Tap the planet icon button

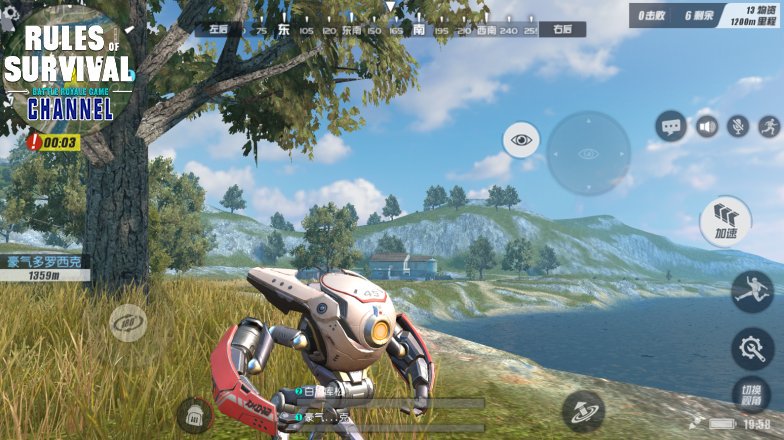[582, 410]
